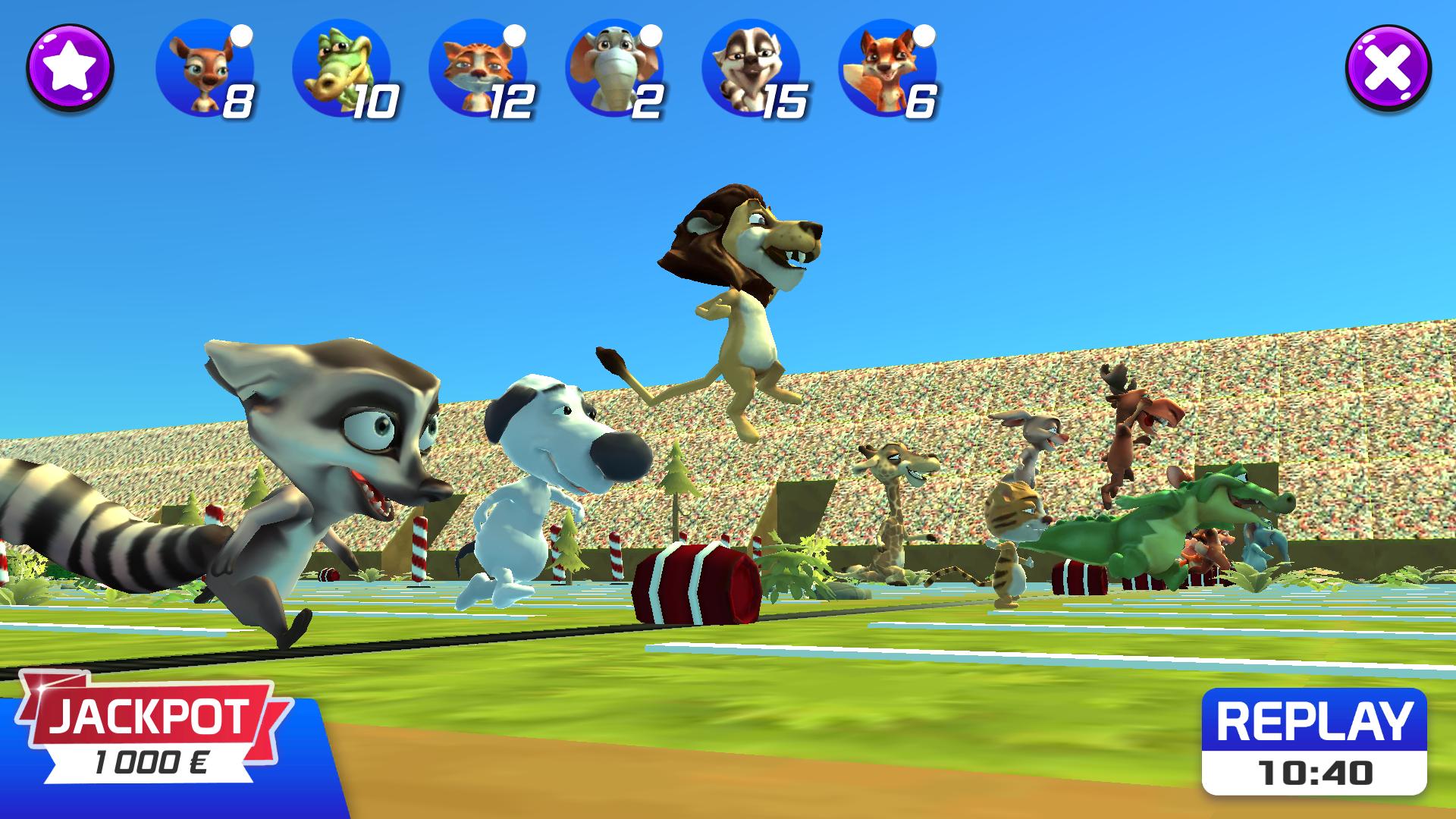The image size is (1456, 819).
Task: Open the purple star menu button
Action: tap(70, 68)
